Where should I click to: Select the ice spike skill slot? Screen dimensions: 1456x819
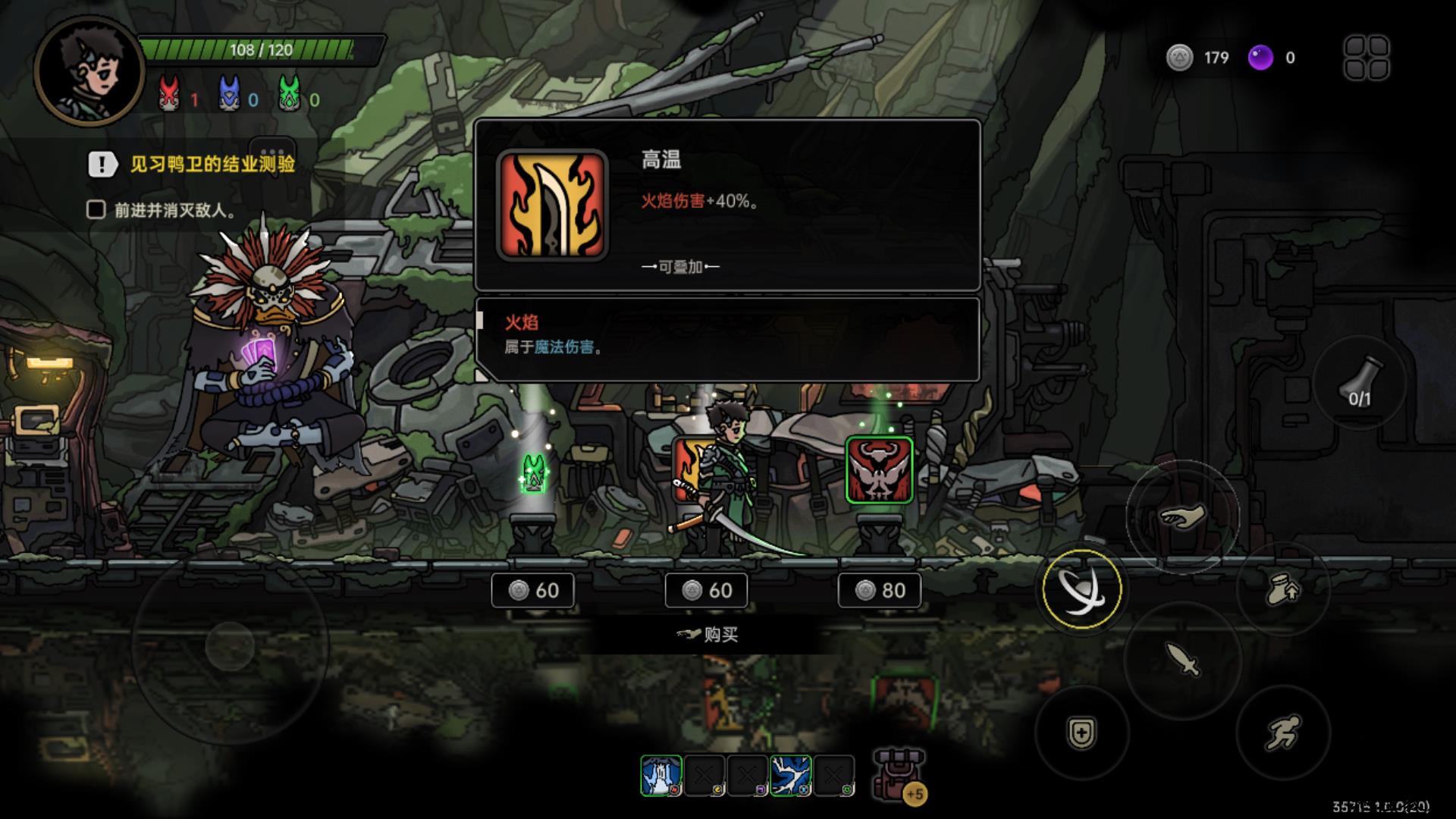pos(661,776)
